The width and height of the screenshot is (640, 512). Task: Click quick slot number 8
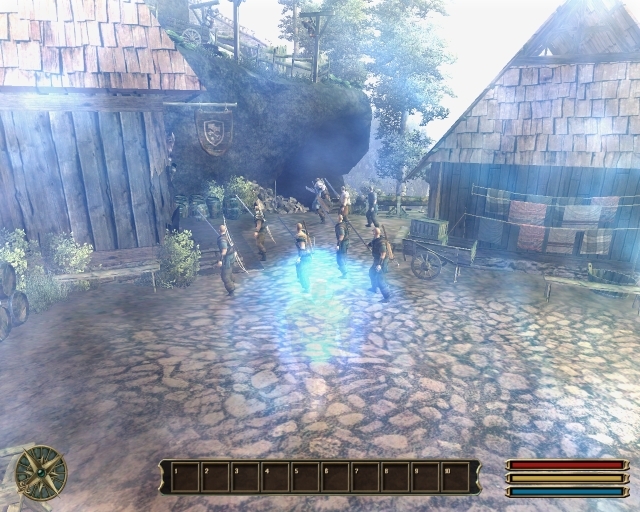click(395, 477)
